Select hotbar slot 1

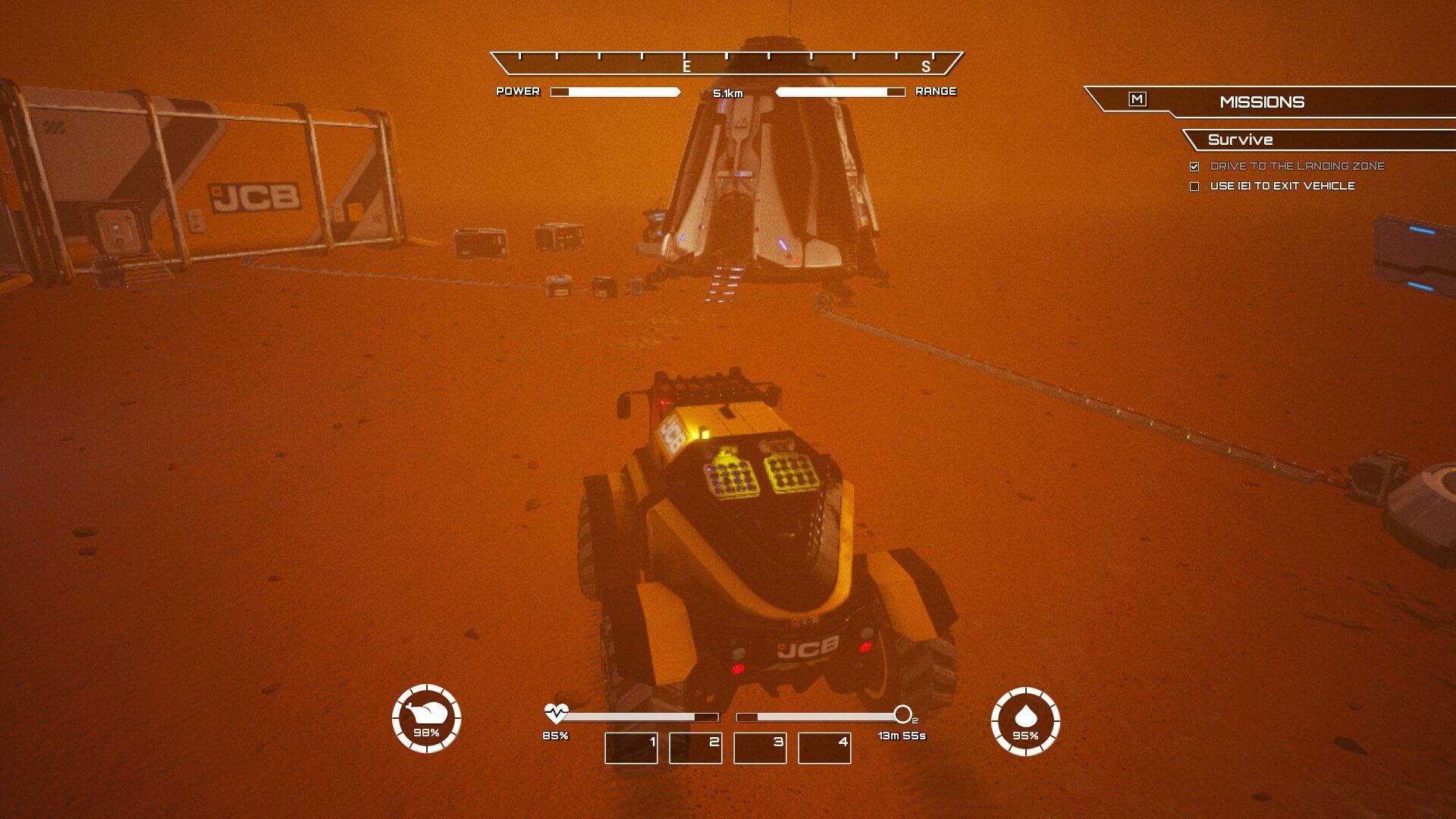631,748
